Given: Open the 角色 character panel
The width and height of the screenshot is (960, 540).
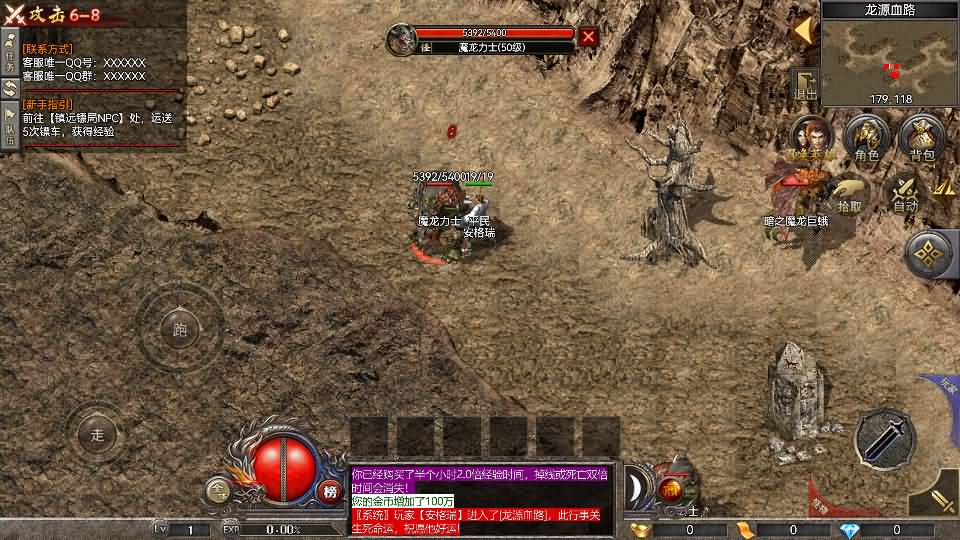Looking at the screenshot, I should pos(866,138).
